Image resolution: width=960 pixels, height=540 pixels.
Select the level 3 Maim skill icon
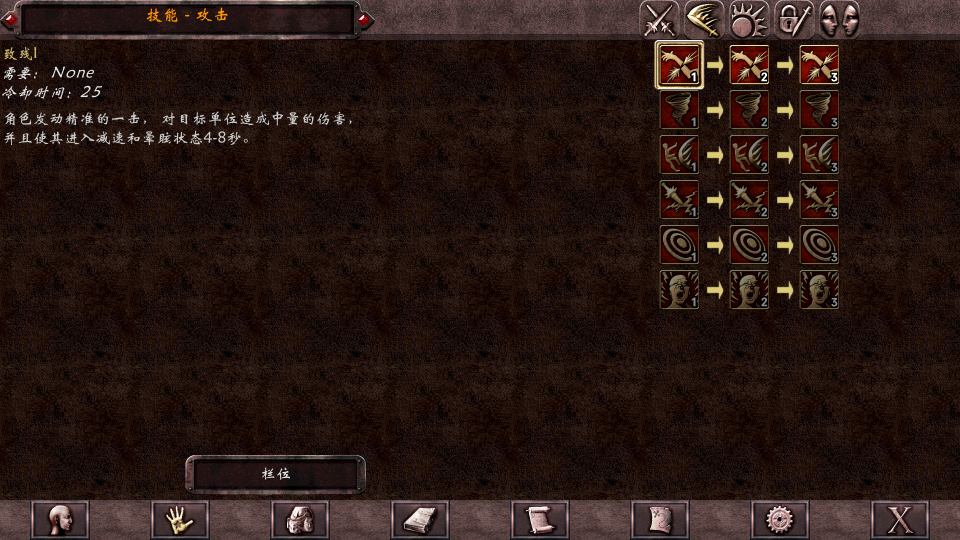(819, 65)
